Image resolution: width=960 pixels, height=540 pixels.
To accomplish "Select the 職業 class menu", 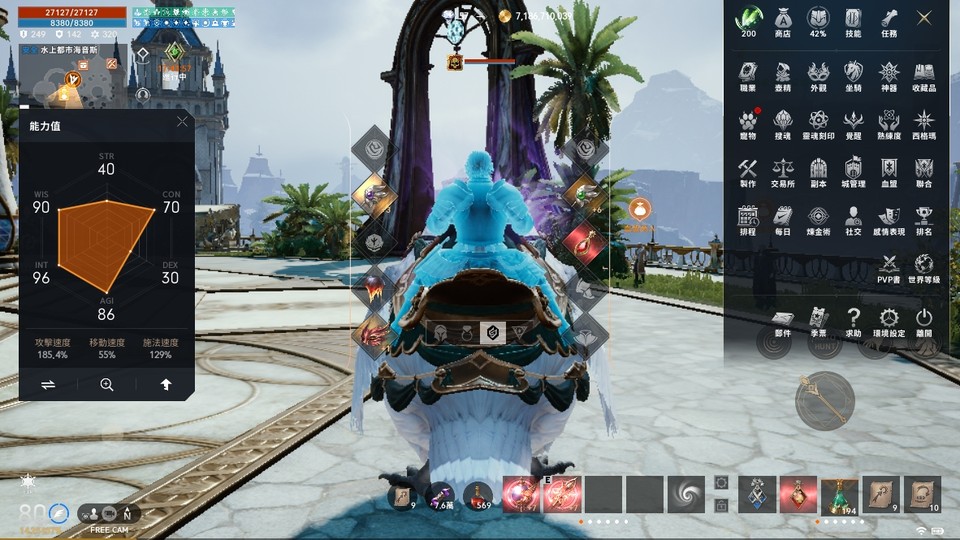I will pos(748,75).
